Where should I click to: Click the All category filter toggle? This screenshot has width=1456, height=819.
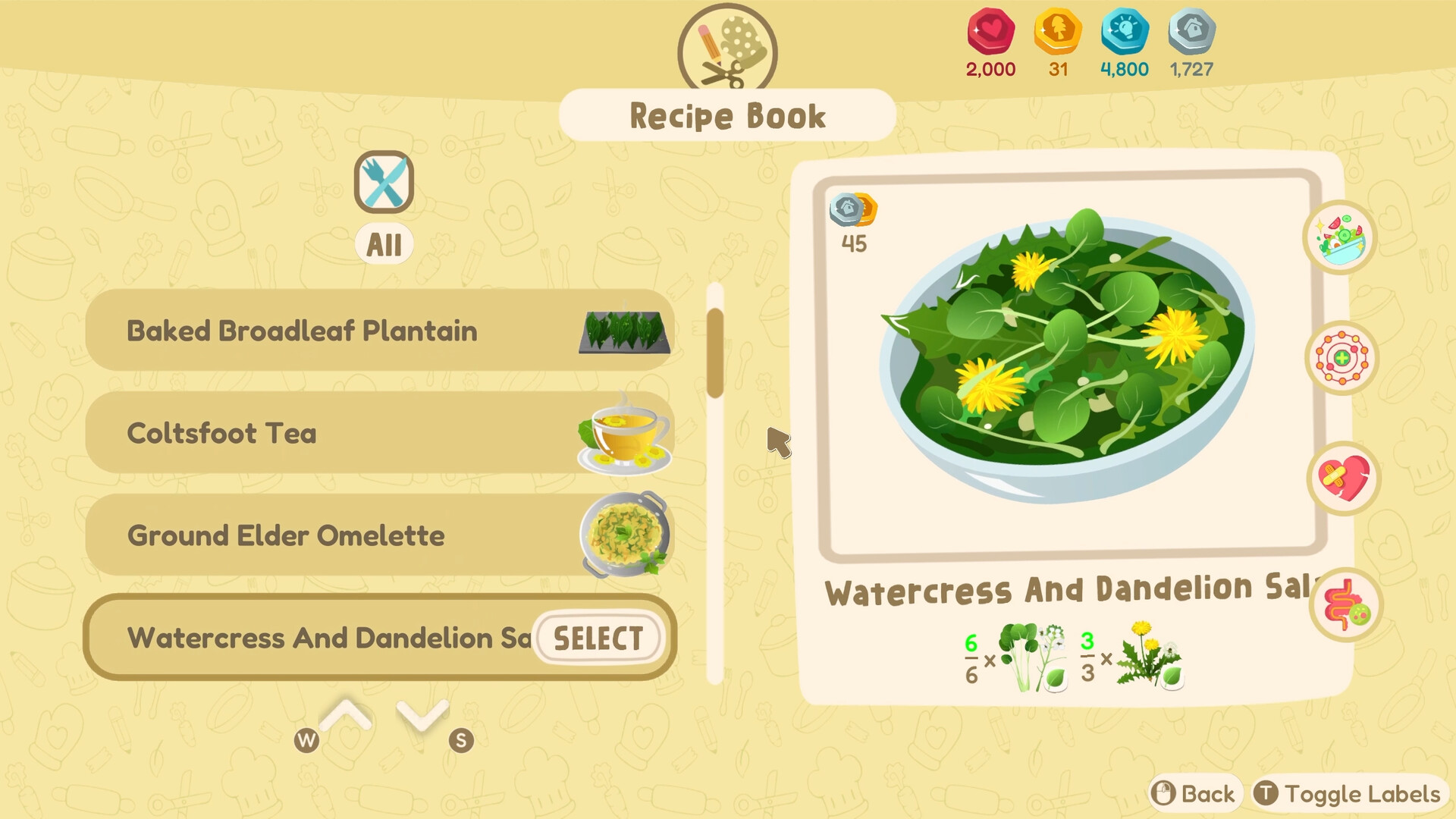(x=383, y=243)
